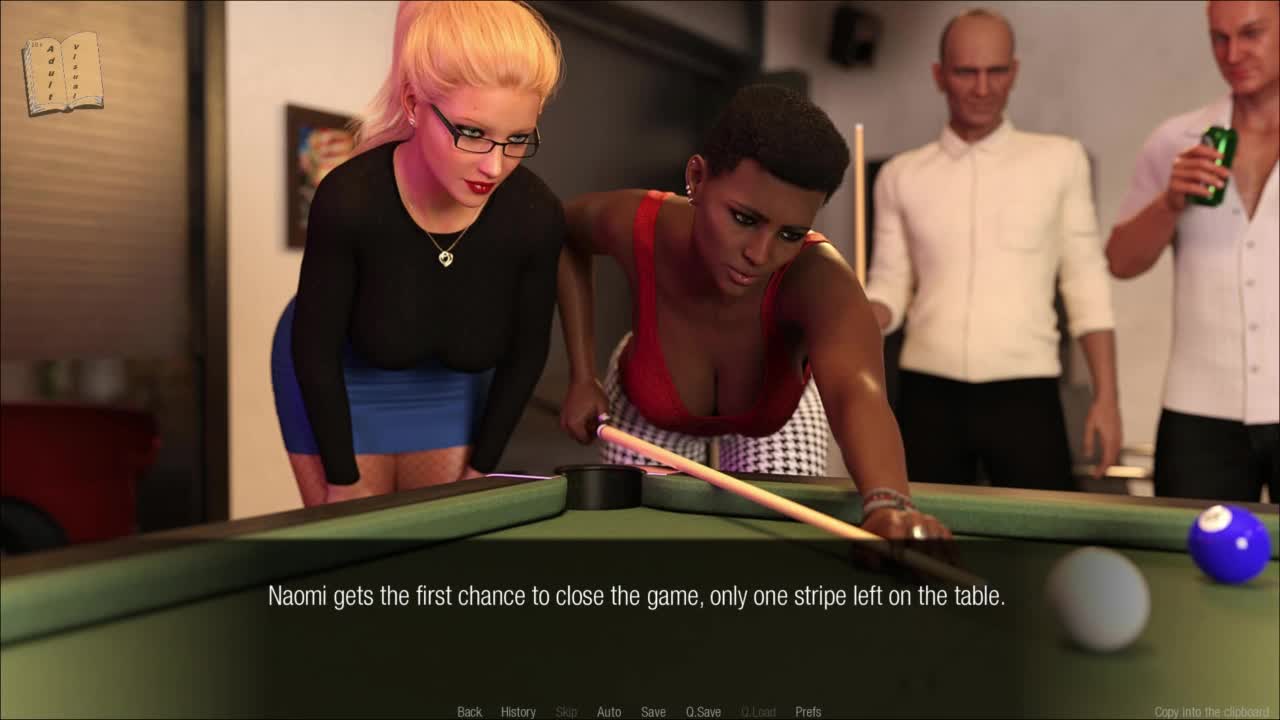Open the Save game menu

653,712
